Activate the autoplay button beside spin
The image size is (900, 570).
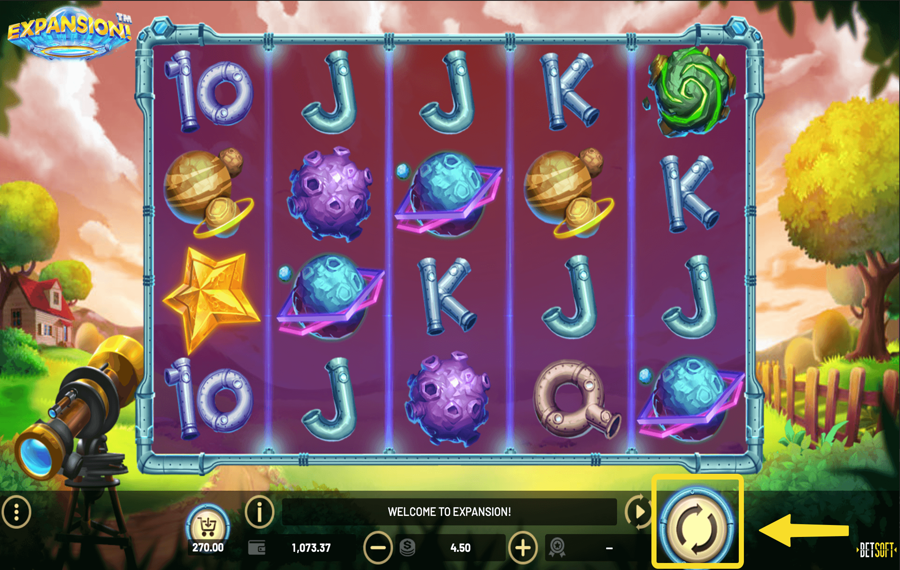click(x=638, y=512)
